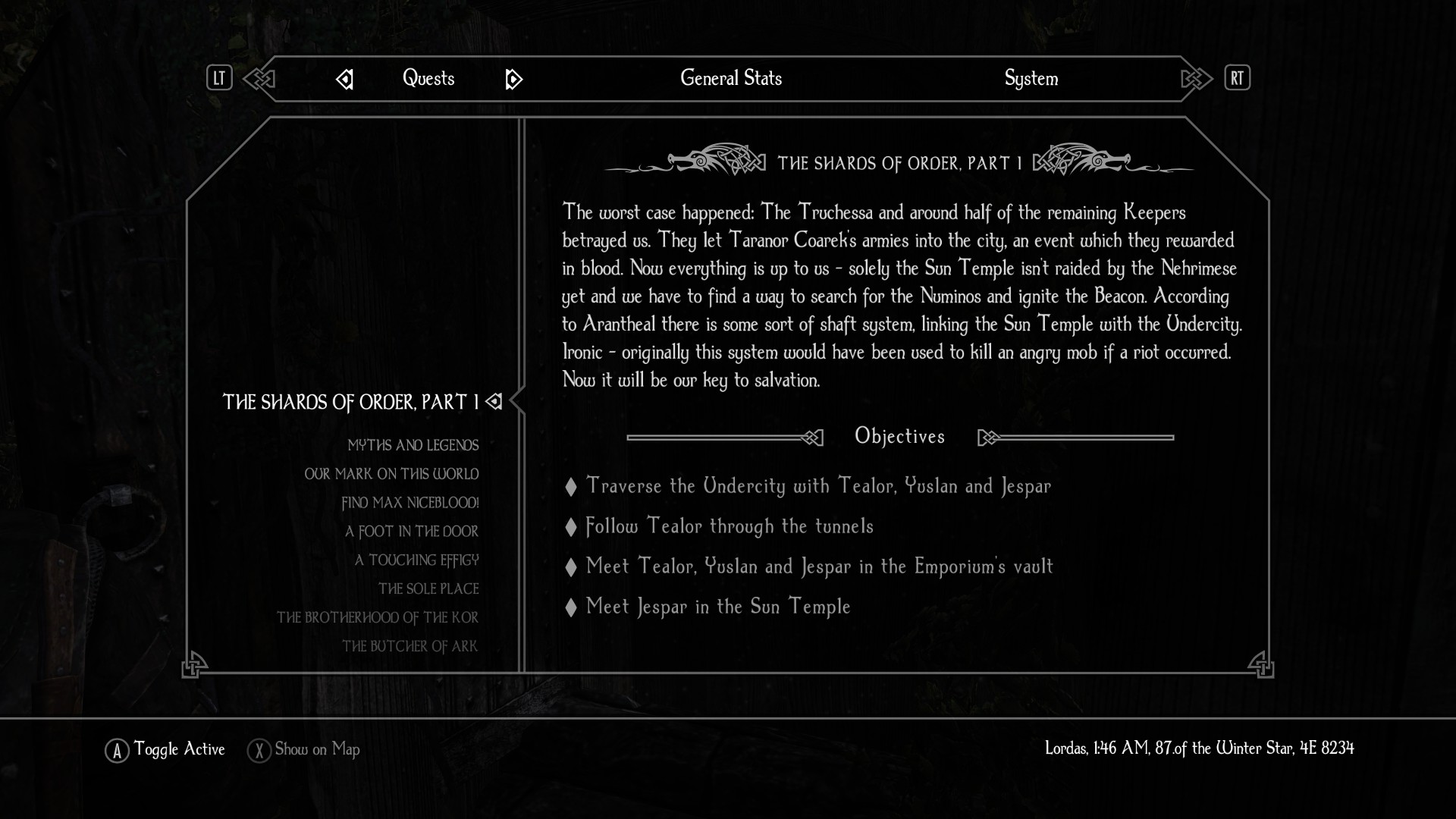1456x819 pixels.
Task: Show A Foot in the Door quest
Action: pyautogui.click(x=411, y=532)
